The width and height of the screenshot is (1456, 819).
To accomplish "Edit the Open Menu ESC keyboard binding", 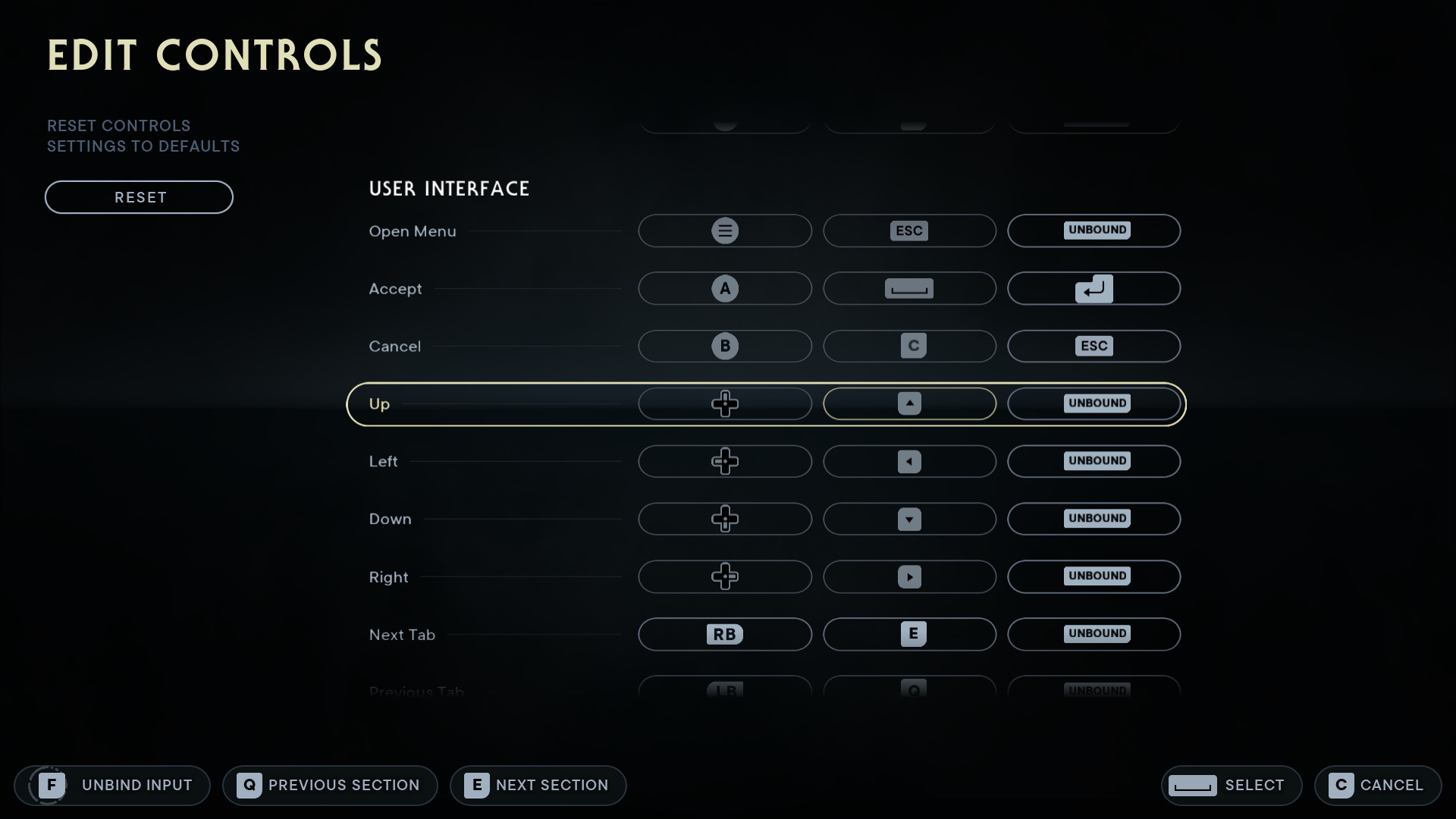I will 909,231.
